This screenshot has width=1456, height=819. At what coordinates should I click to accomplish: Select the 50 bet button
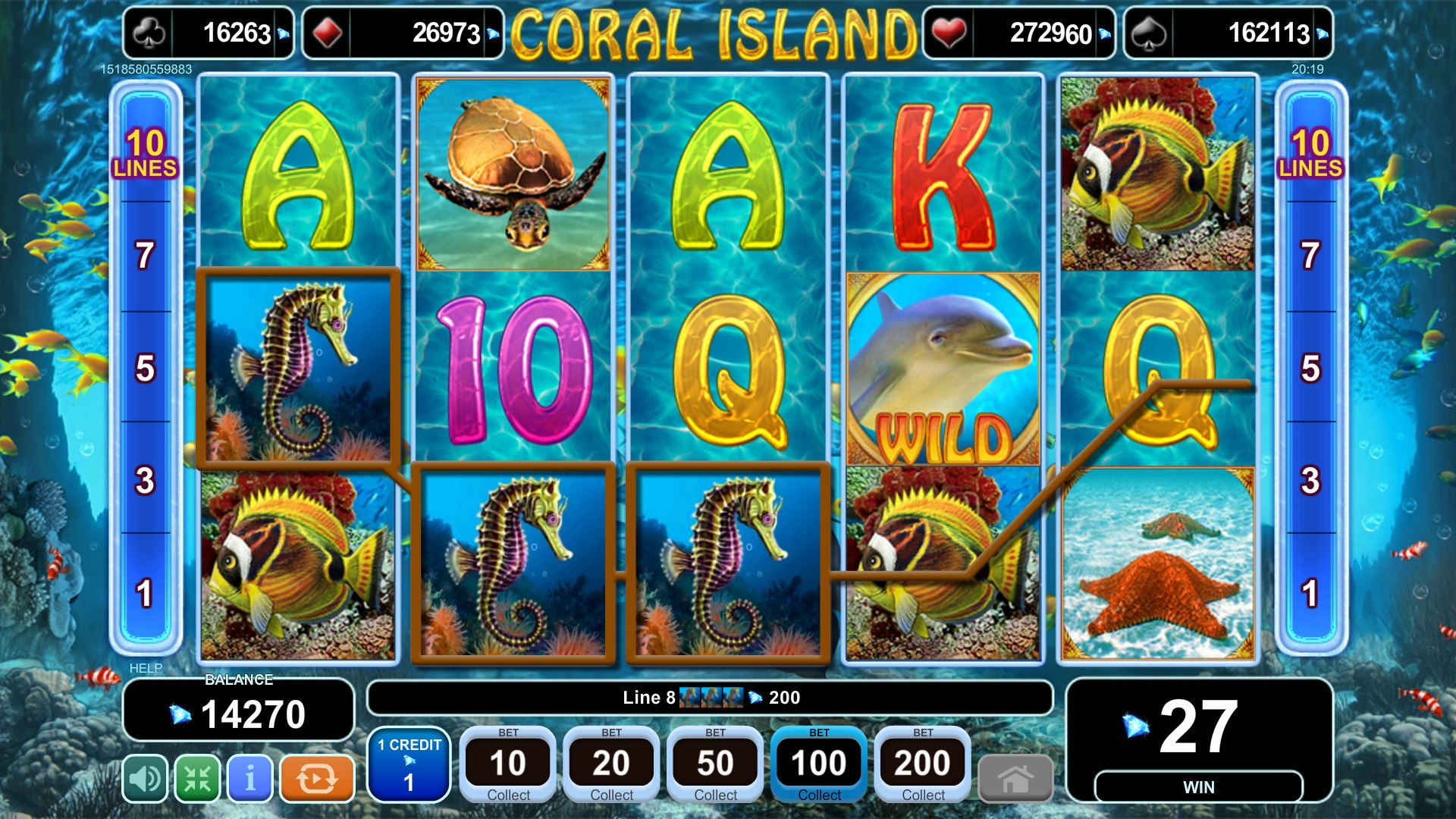[715, 764]
